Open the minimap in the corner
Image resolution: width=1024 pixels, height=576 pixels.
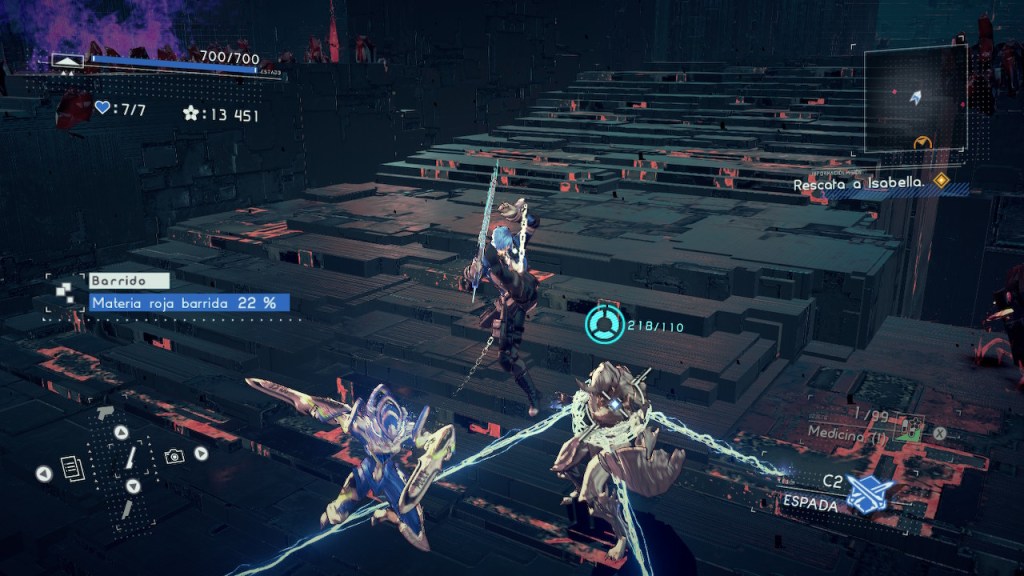(915, 98)
